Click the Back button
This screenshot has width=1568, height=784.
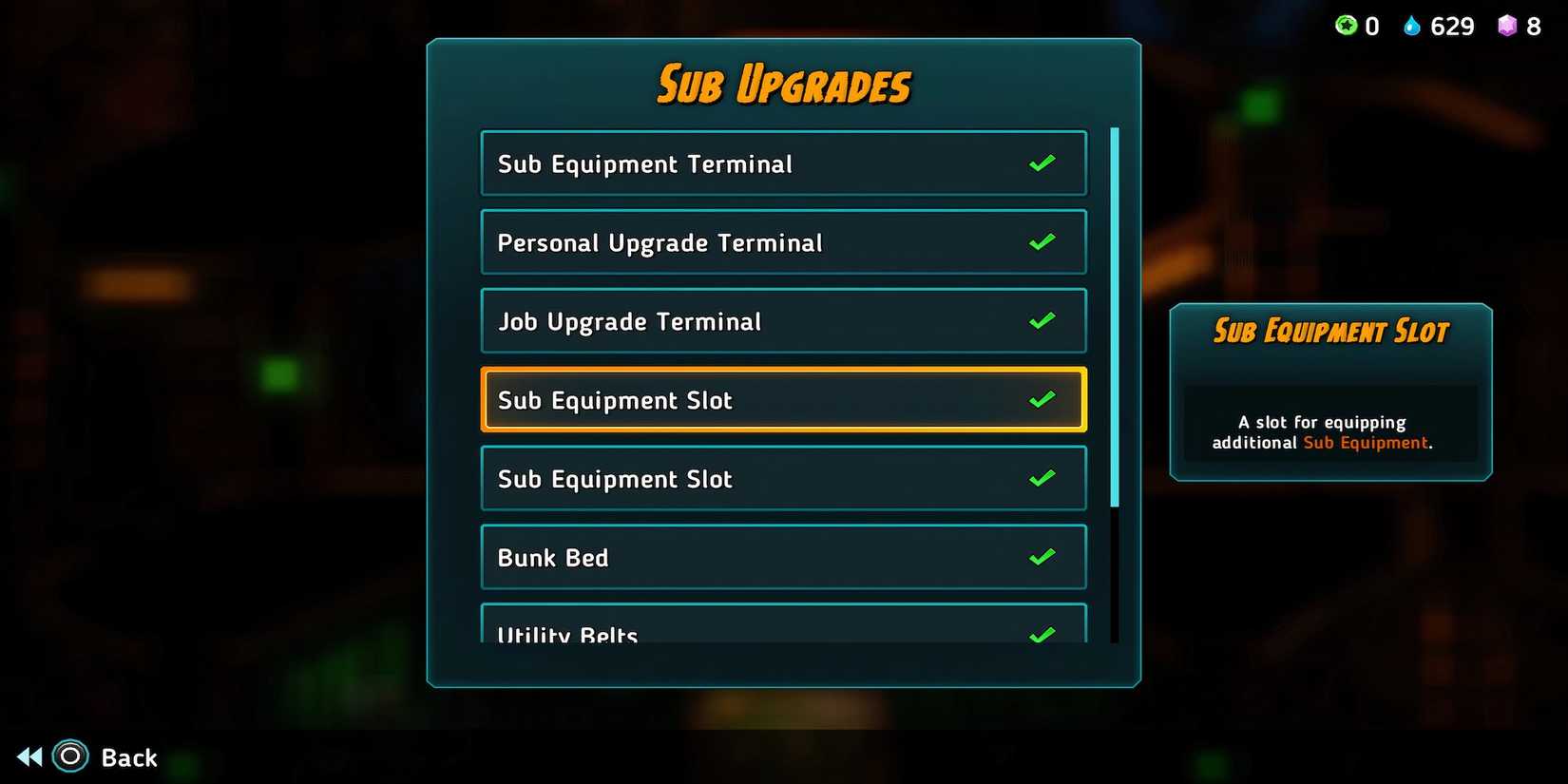tap(129, 756)
